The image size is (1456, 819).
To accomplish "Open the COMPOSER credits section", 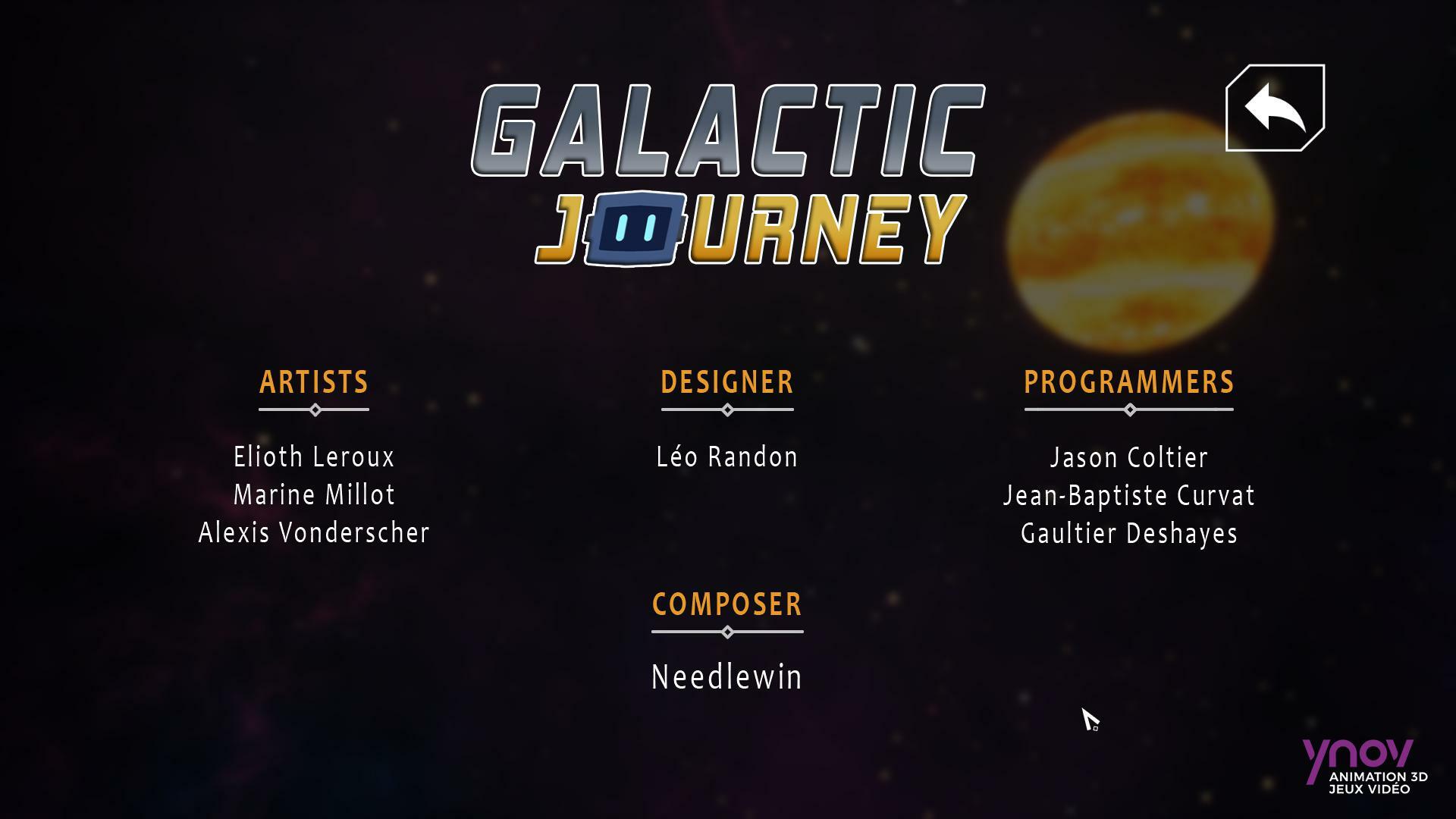I will tap(726, 604).
